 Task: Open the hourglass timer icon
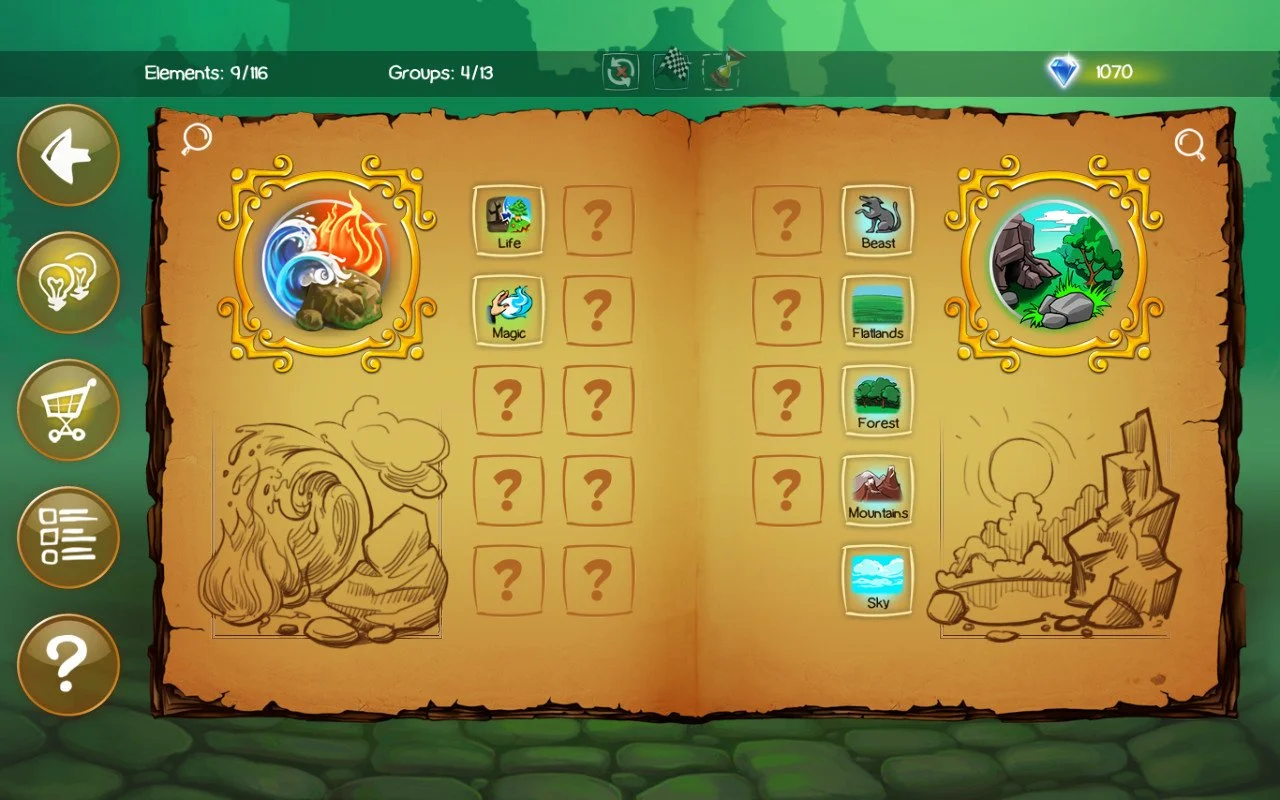722,67
